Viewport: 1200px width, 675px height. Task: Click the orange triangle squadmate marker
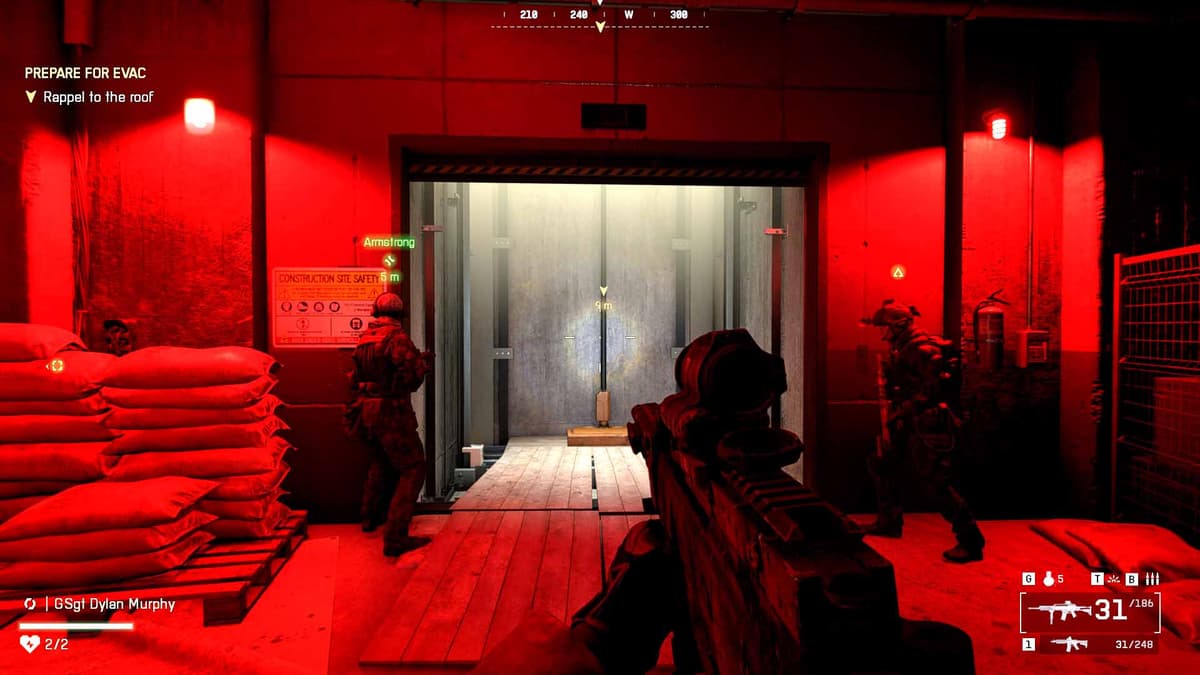coord(898,271)
